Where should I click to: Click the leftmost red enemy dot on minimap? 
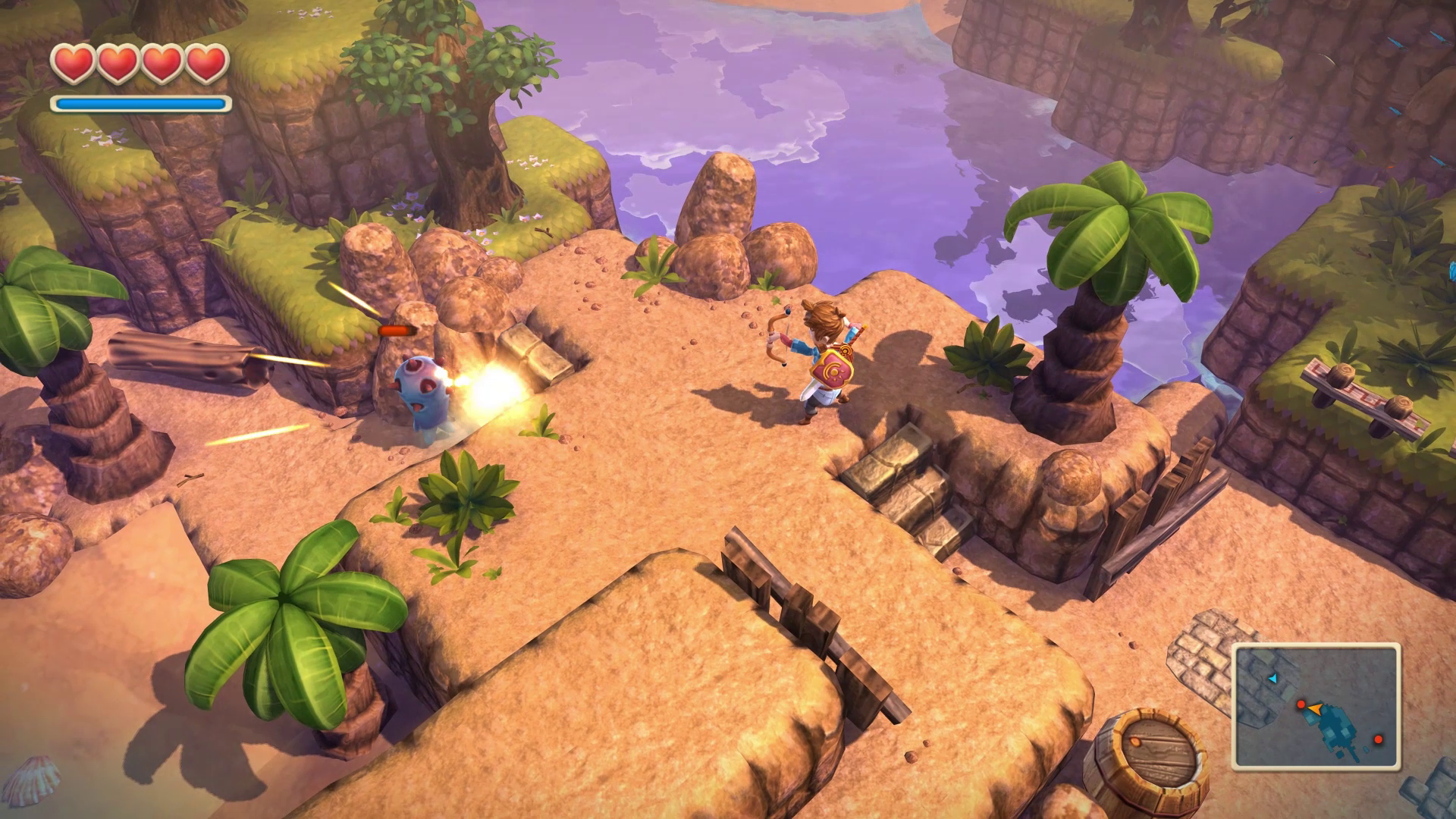(x=1301, y=704)
